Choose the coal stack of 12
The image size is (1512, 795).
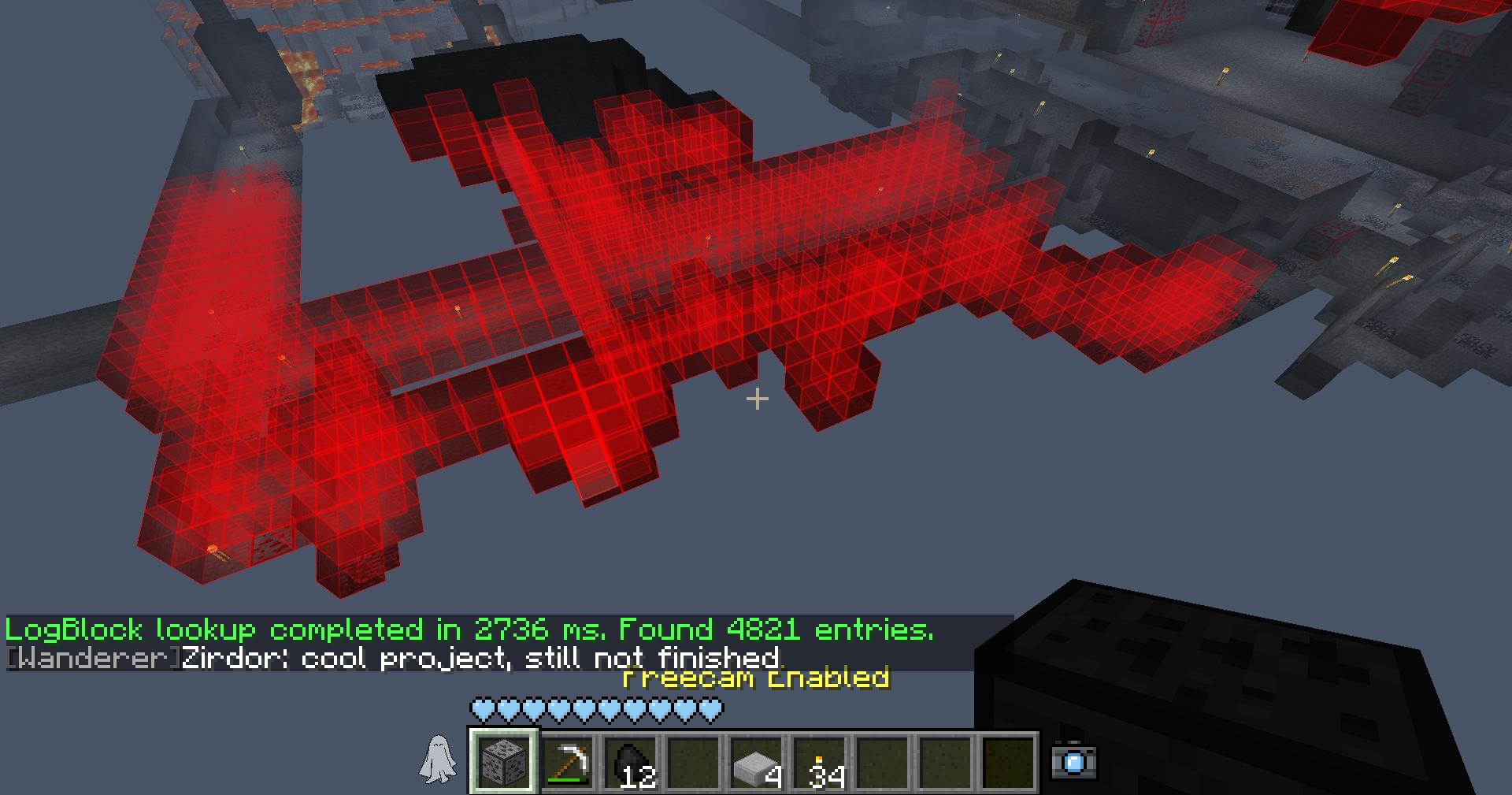point(631,762)
